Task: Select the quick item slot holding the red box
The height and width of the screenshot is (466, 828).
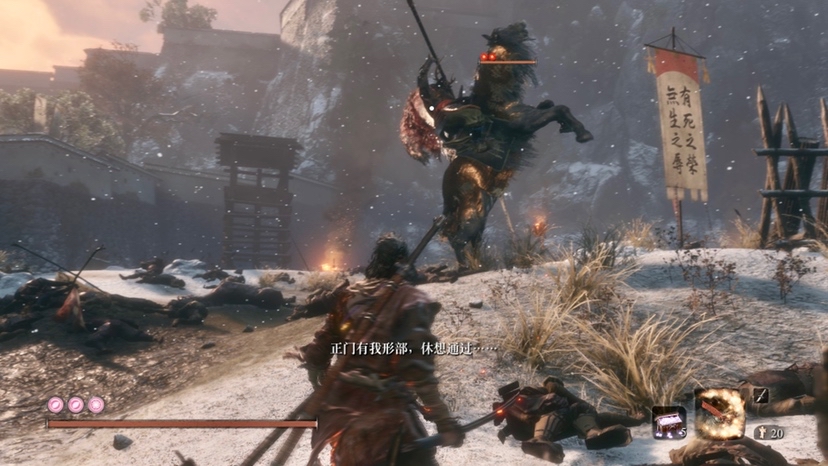Action: tap(668, 421)
